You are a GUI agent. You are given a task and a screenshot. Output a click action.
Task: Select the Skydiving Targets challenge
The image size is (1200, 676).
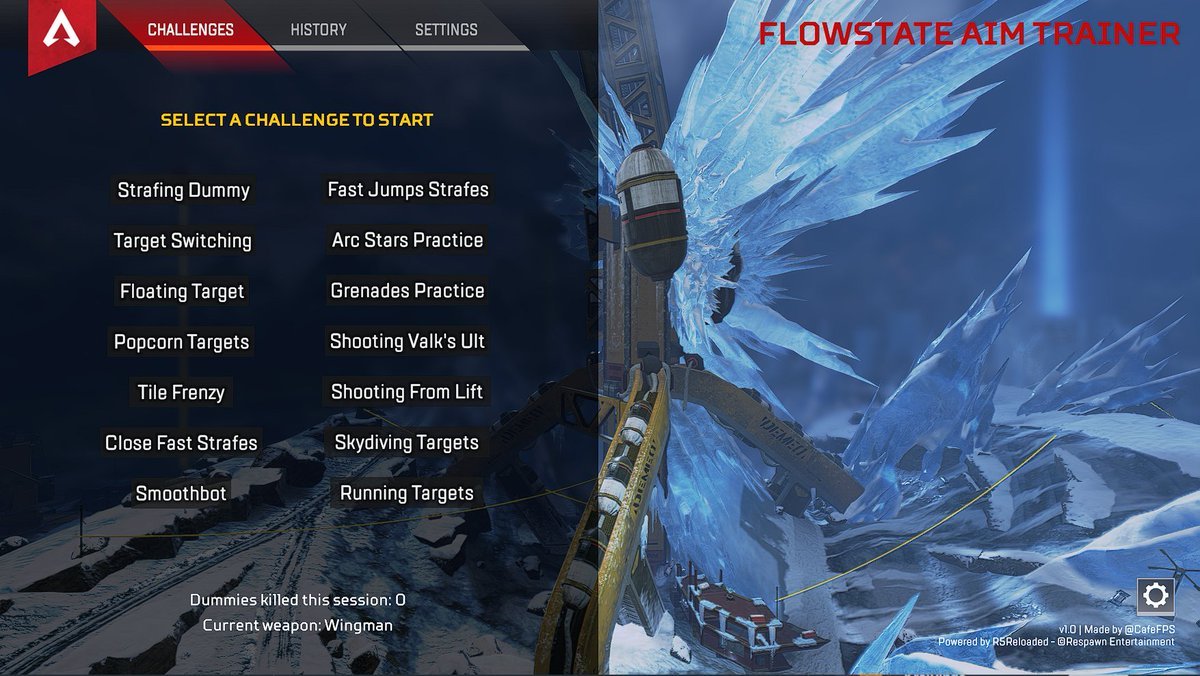[x=407, y=443]
